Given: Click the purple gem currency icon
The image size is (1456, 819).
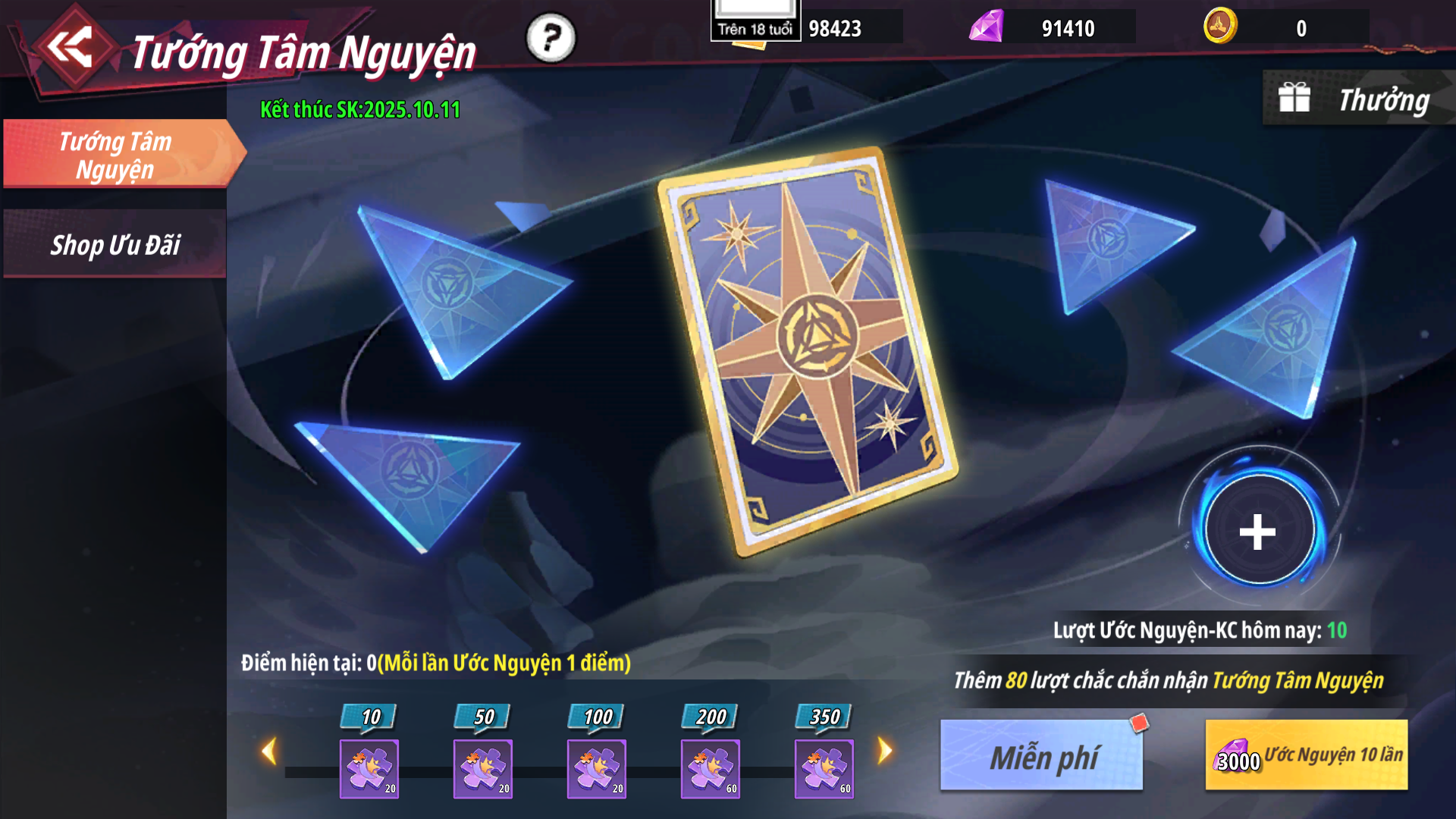Looking at the screenshot, I should pos(987,27).
